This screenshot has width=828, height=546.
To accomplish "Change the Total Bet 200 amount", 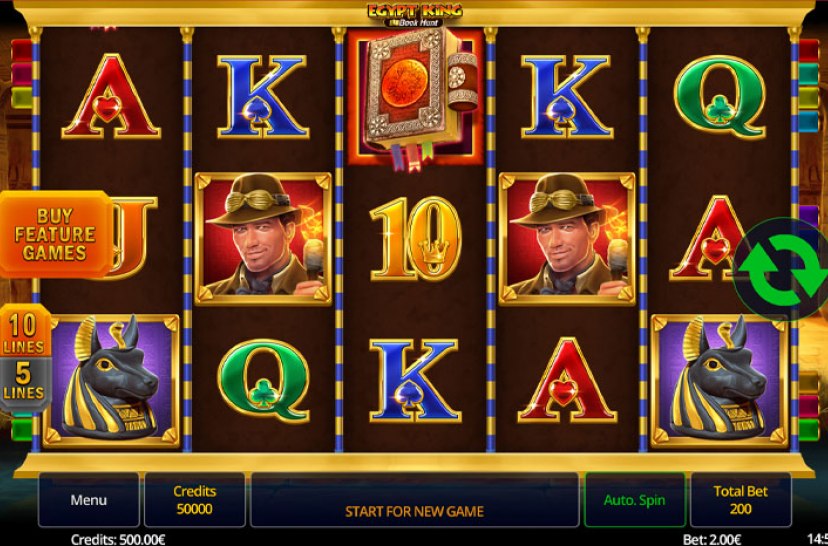I will coord(740,500).
